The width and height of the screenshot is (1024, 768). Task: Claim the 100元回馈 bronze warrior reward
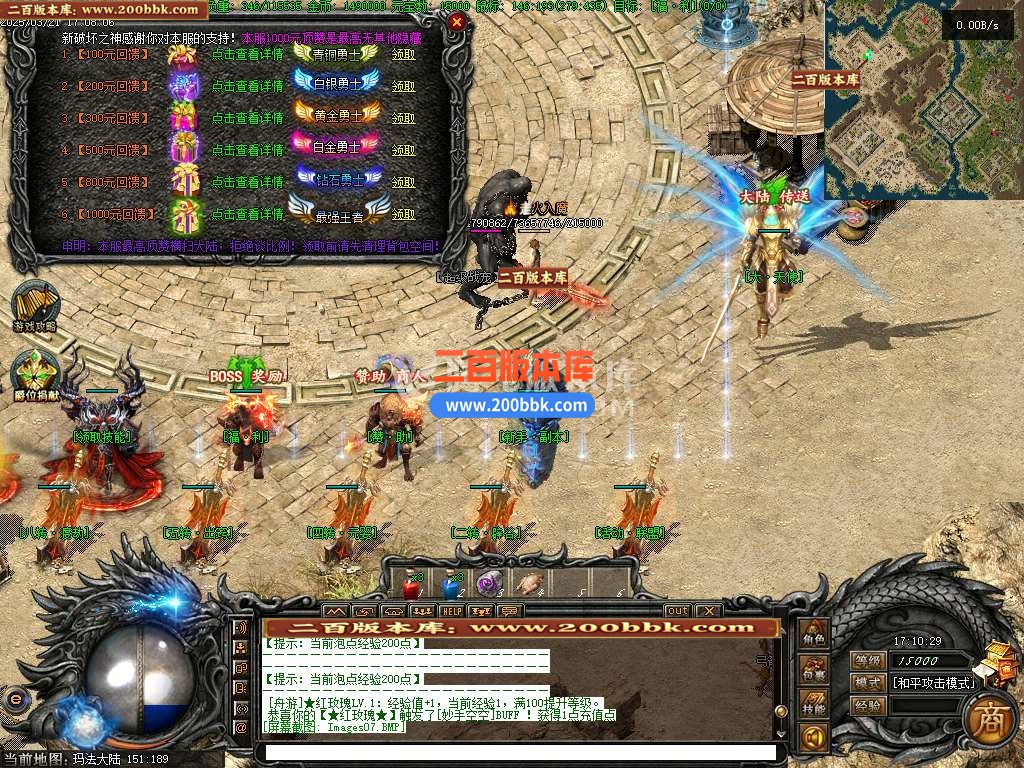403,54
